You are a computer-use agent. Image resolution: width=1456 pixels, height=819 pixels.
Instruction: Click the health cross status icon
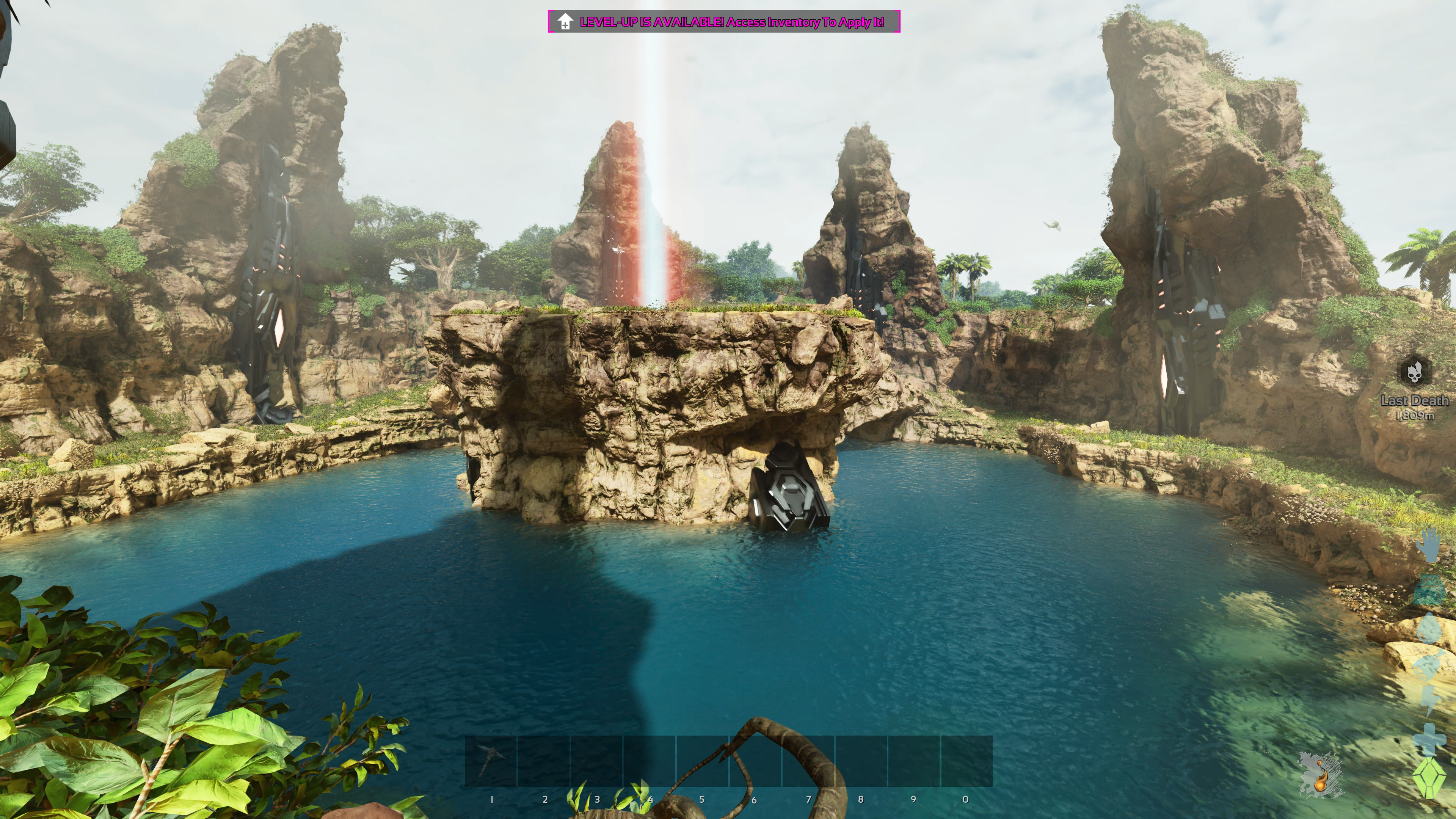(1429, 739)
